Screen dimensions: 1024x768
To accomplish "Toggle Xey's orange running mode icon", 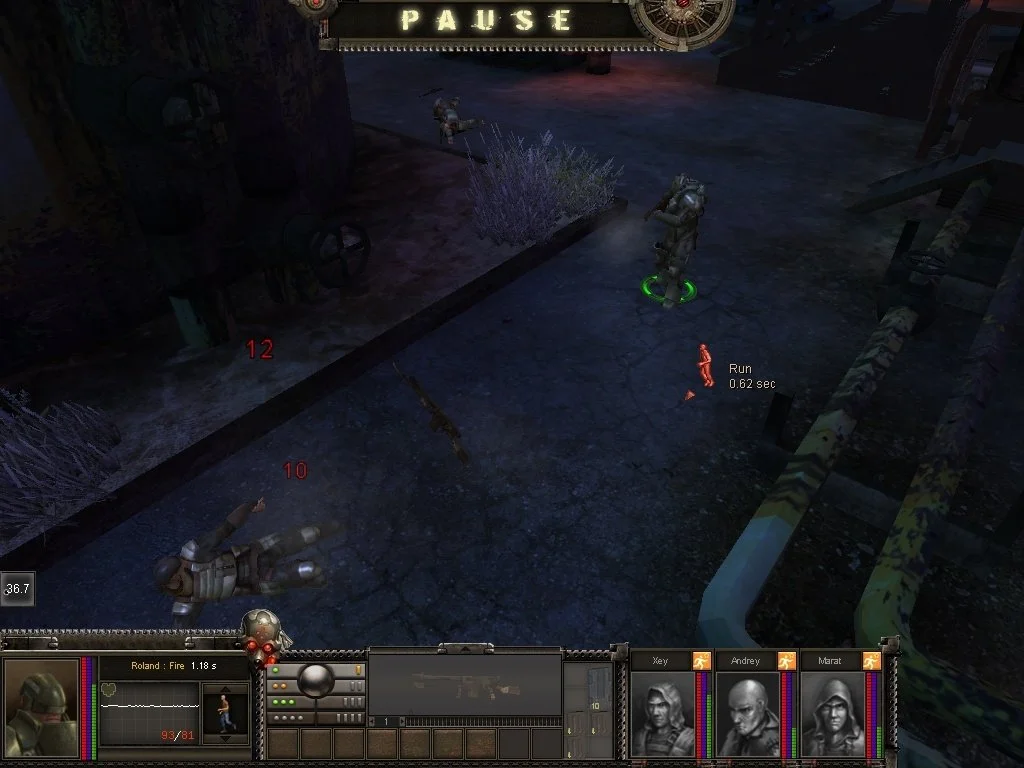I will click(702, 661).
